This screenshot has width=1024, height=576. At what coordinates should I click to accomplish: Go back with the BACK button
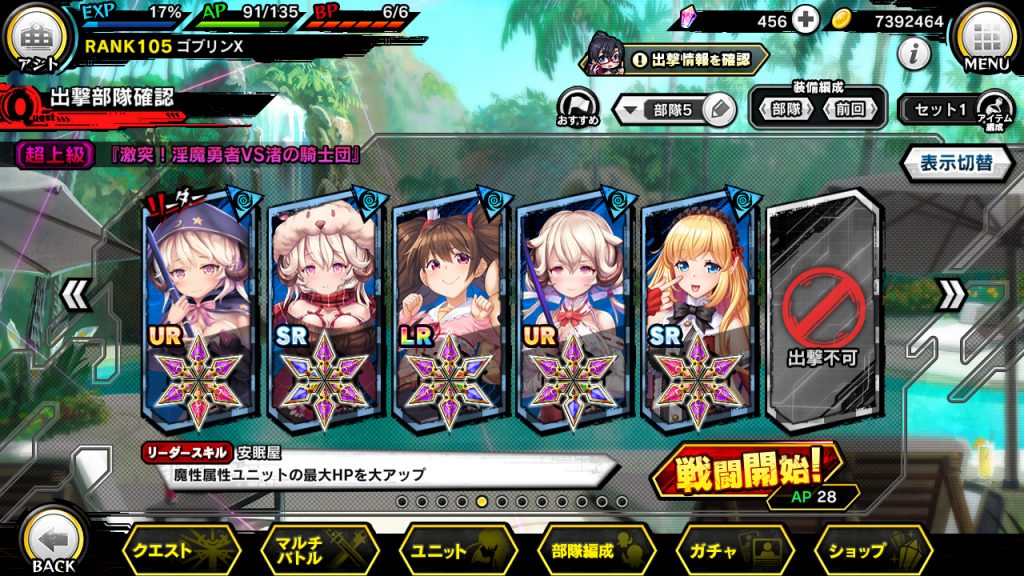click(x=52, y=542)
